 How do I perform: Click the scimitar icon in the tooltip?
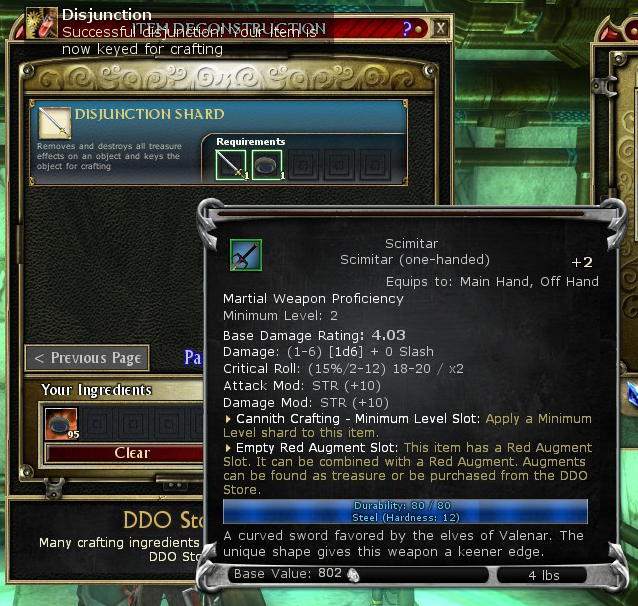pos(245,255)
